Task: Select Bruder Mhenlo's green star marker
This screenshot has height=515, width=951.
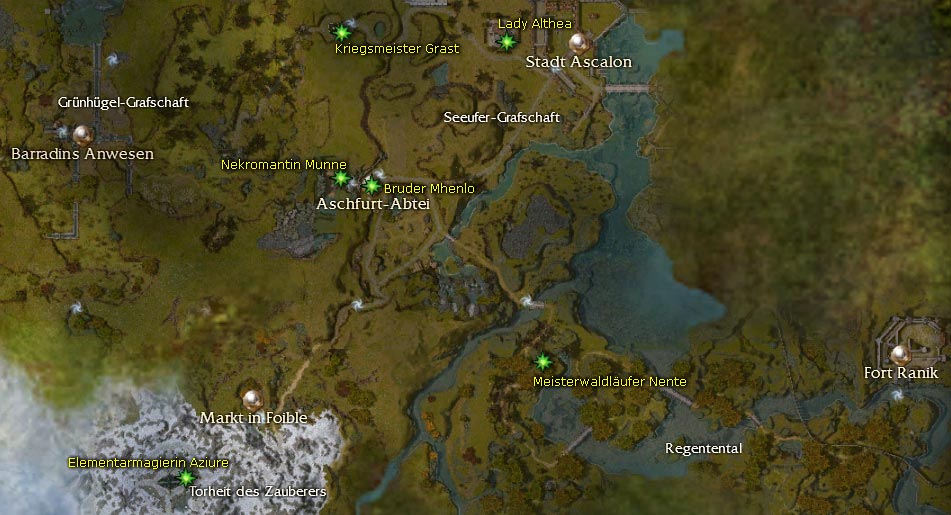Action: [x=372, y=185]
